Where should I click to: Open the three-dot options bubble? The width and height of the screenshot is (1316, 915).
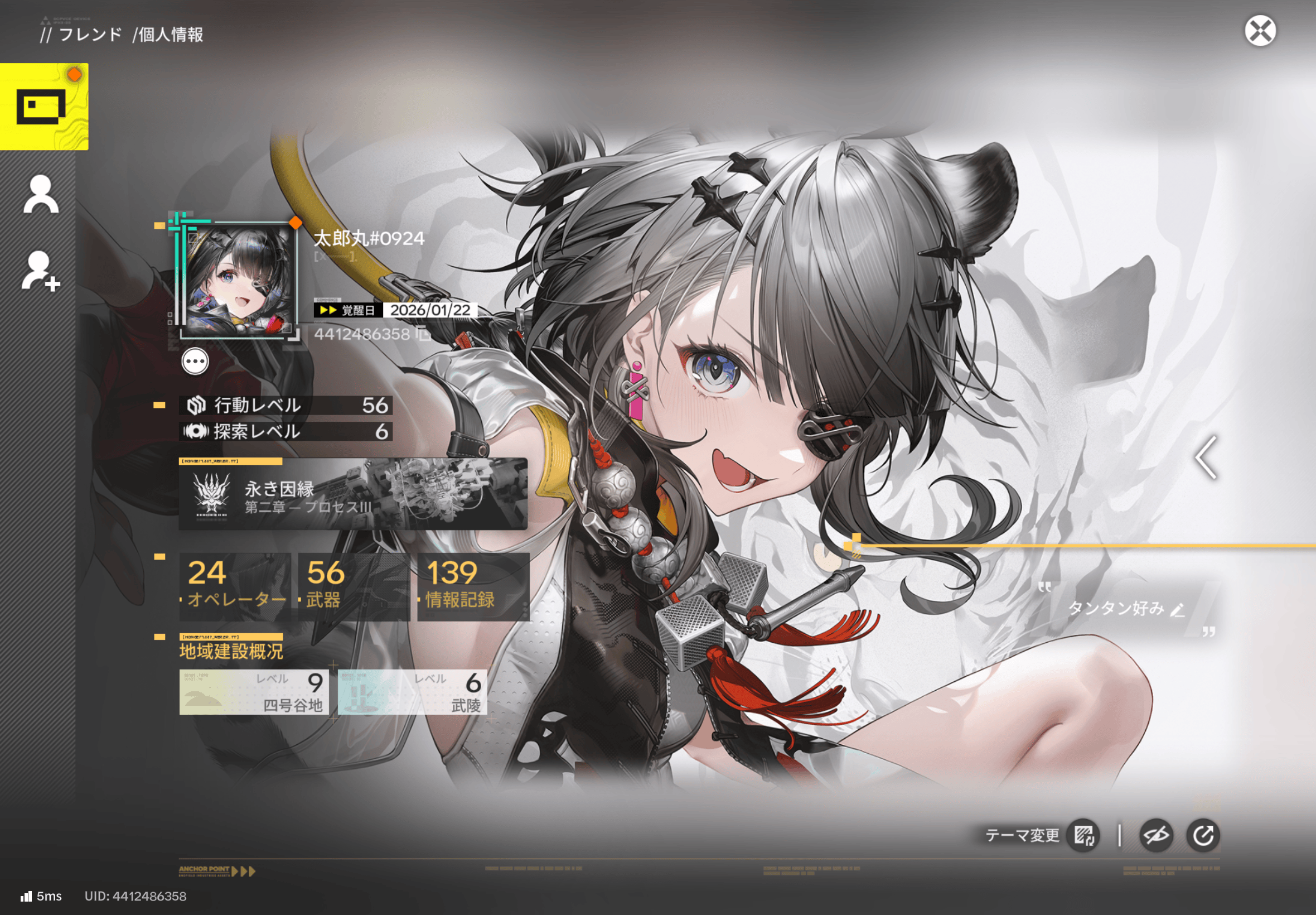tap(195, 362)
